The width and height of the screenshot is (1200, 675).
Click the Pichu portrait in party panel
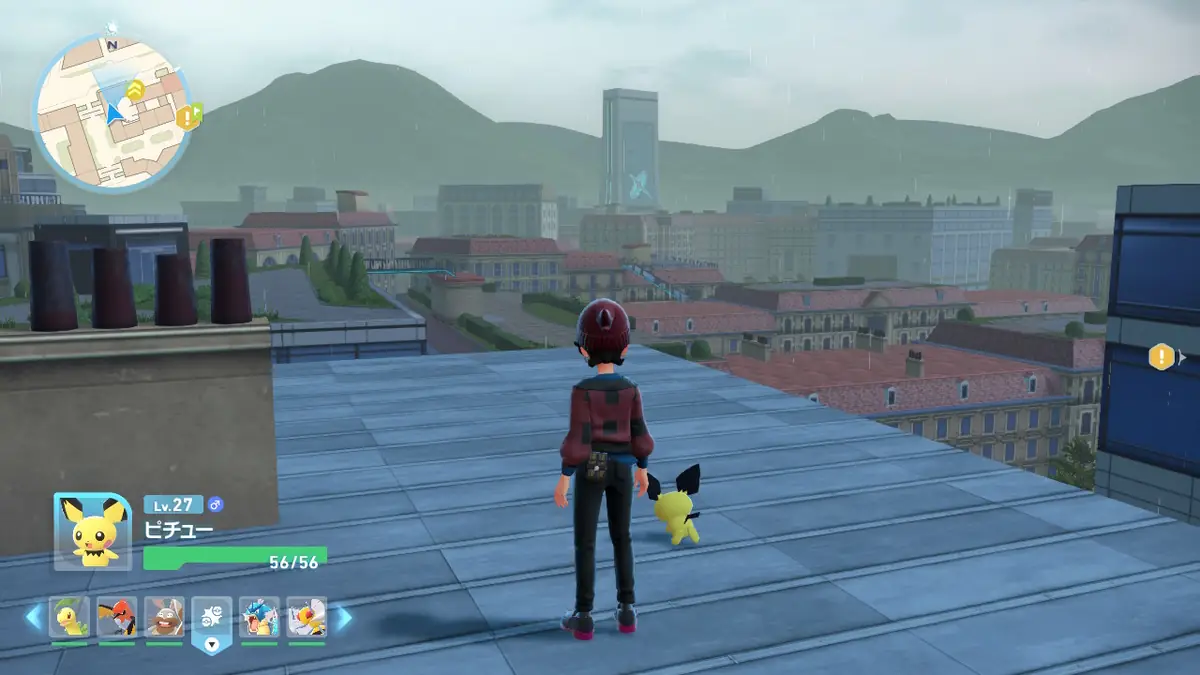[93, 531]
